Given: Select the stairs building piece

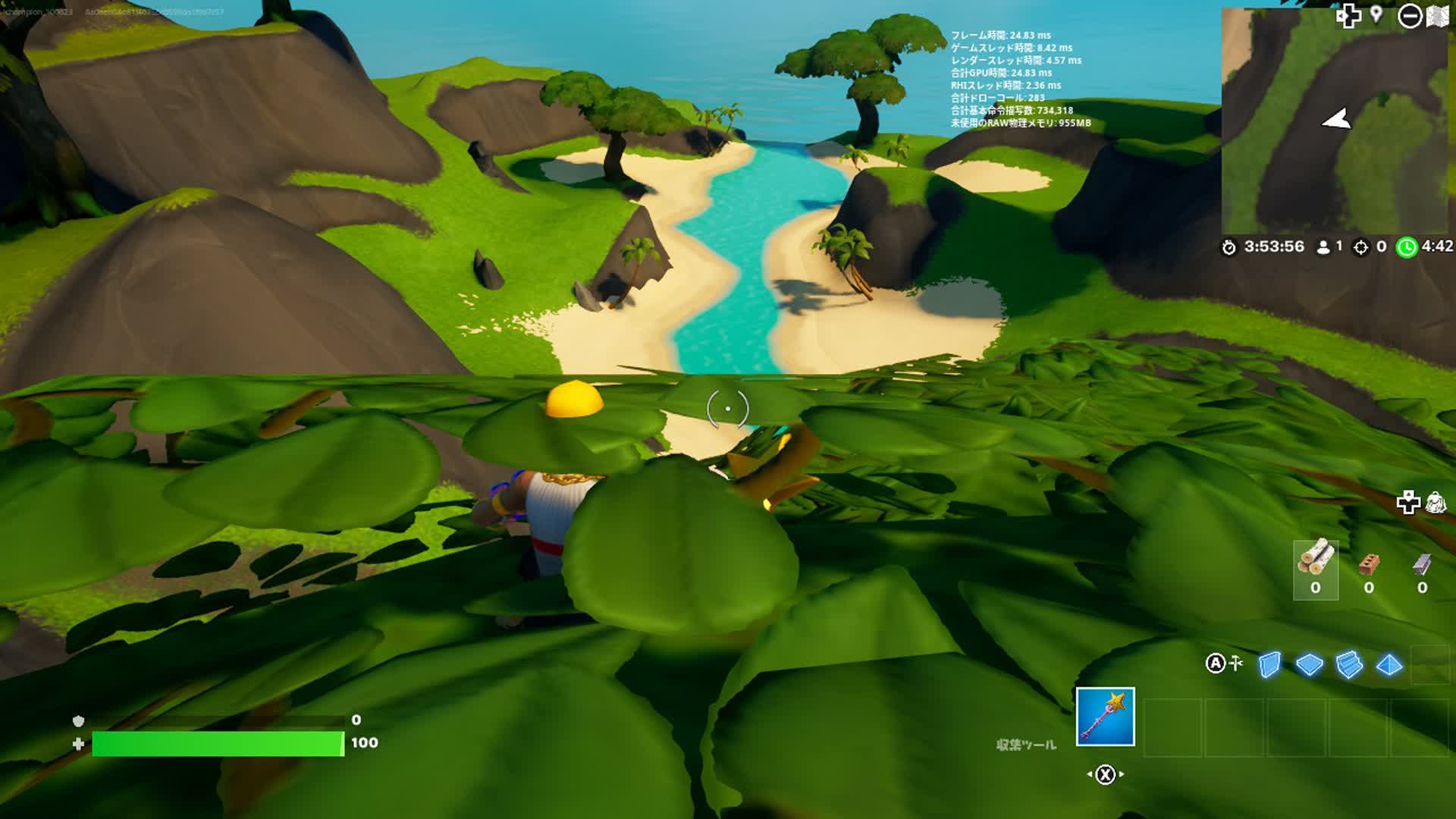Looking at the screenshot, I should click(1349, 665).
